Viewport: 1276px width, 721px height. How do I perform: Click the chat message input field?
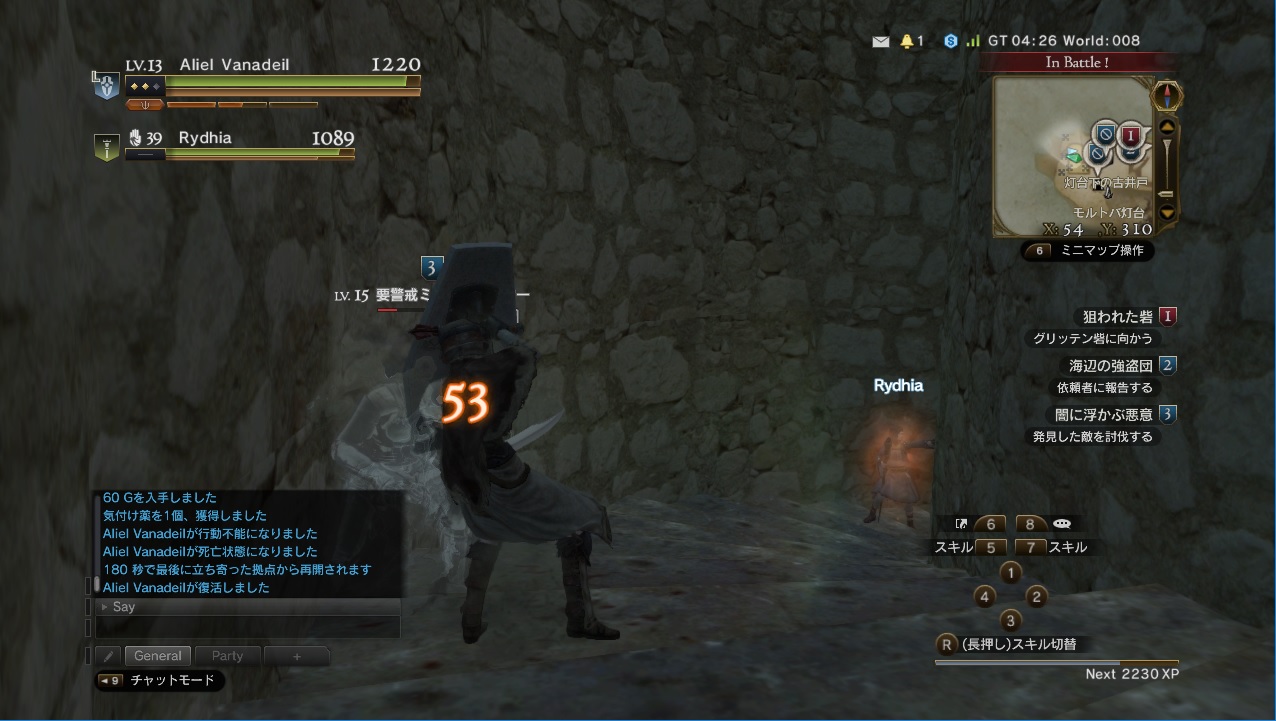[248, 627]
